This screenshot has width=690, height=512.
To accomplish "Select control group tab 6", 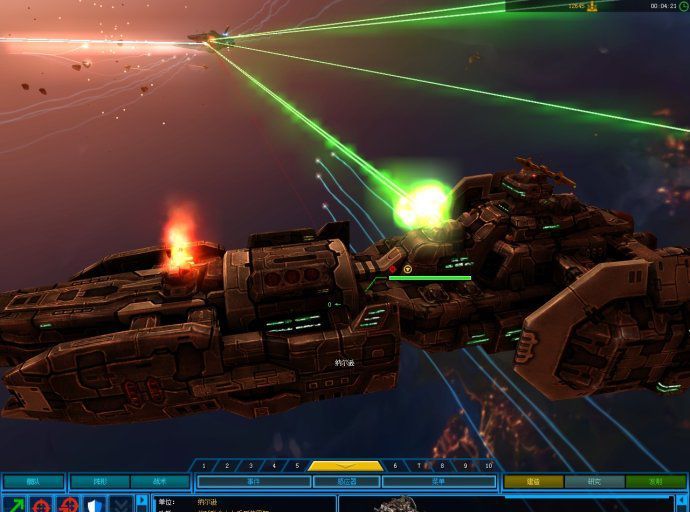I will click(395, 466).
